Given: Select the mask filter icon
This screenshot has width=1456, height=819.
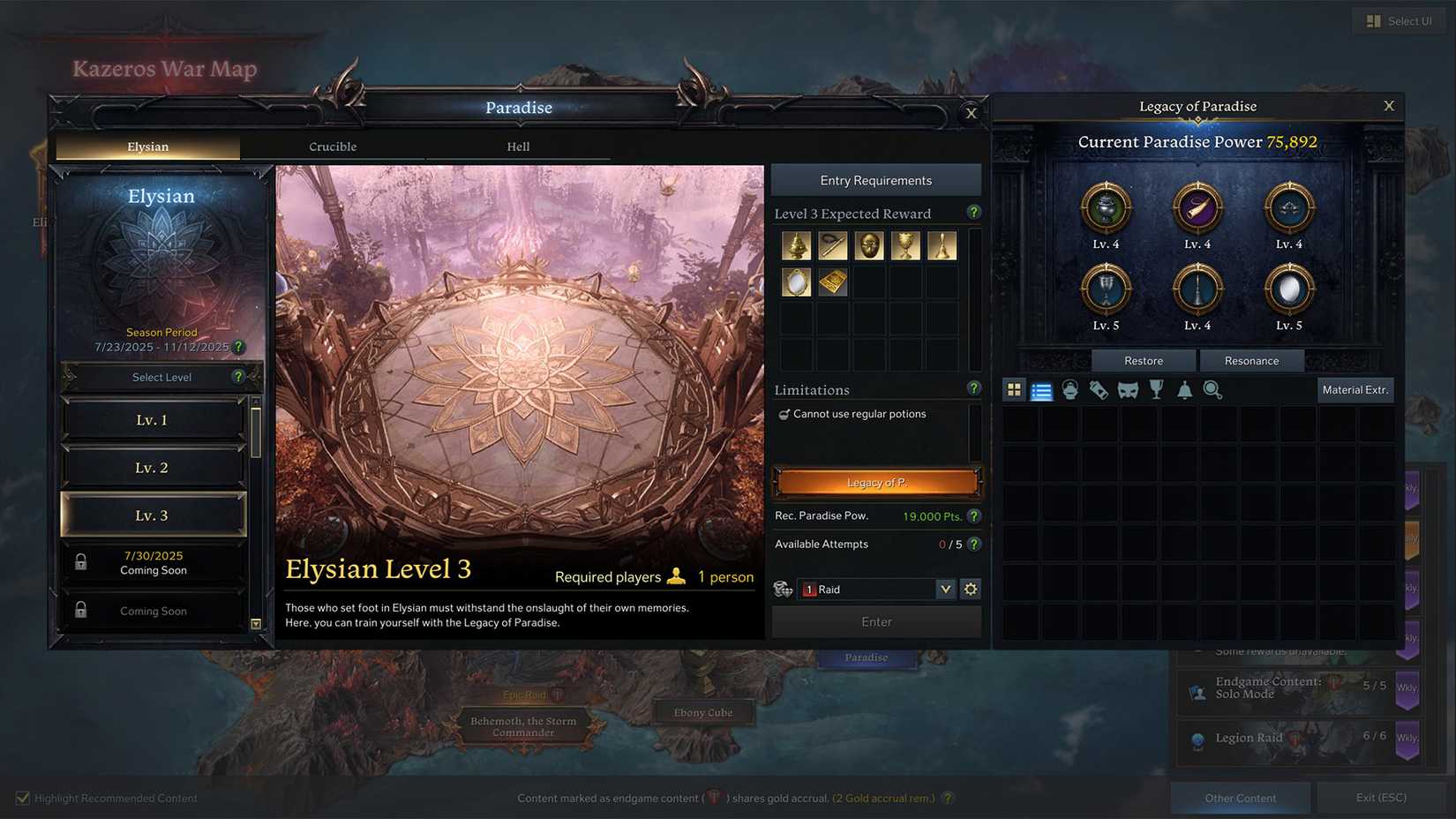Looking at the screenshot, I should [1127, 389].
